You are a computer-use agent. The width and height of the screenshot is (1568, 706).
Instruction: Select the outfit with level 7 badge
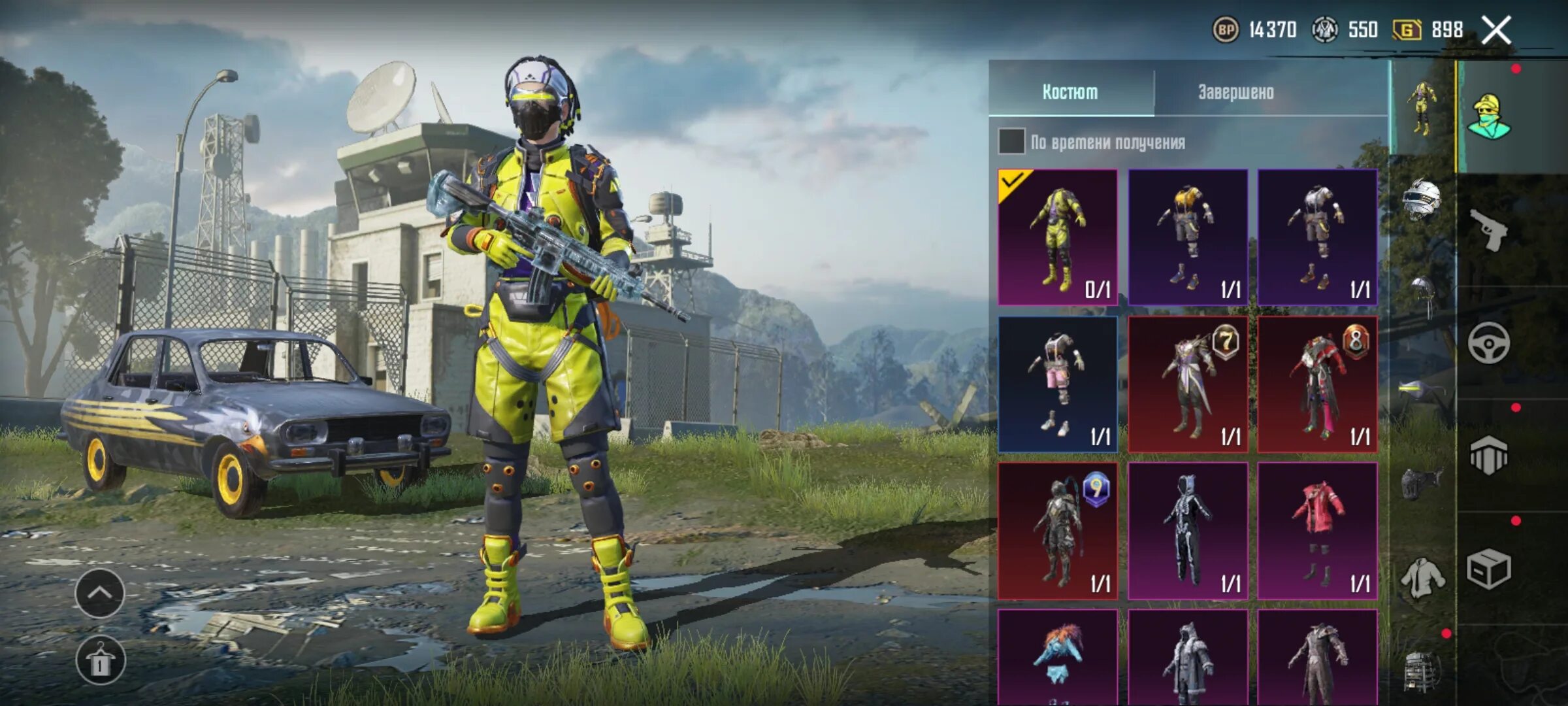1187,384
